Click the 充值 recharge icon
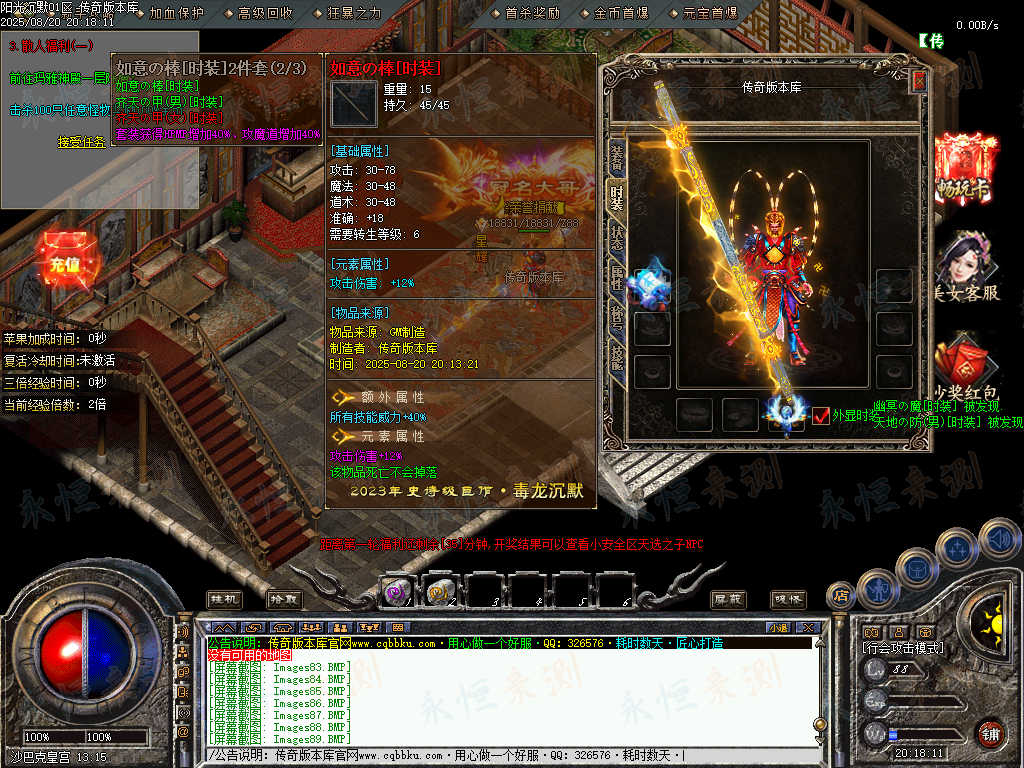This screenshot has width=1024, height=768. pos(64,262)
